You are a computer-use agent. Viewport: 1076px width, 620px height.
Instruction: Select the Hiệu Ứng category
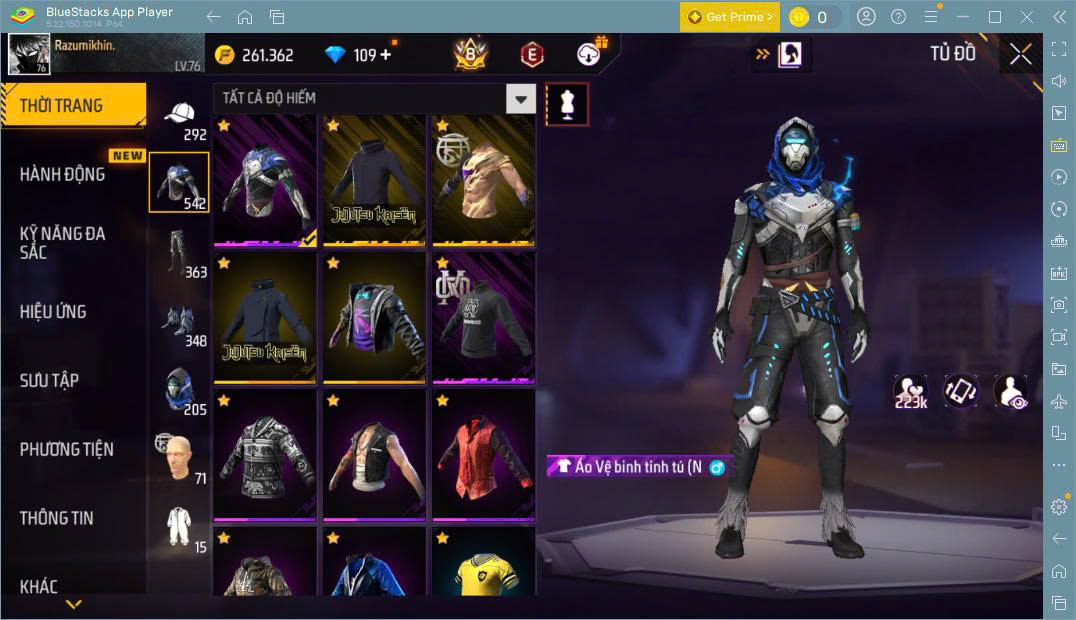53,311
